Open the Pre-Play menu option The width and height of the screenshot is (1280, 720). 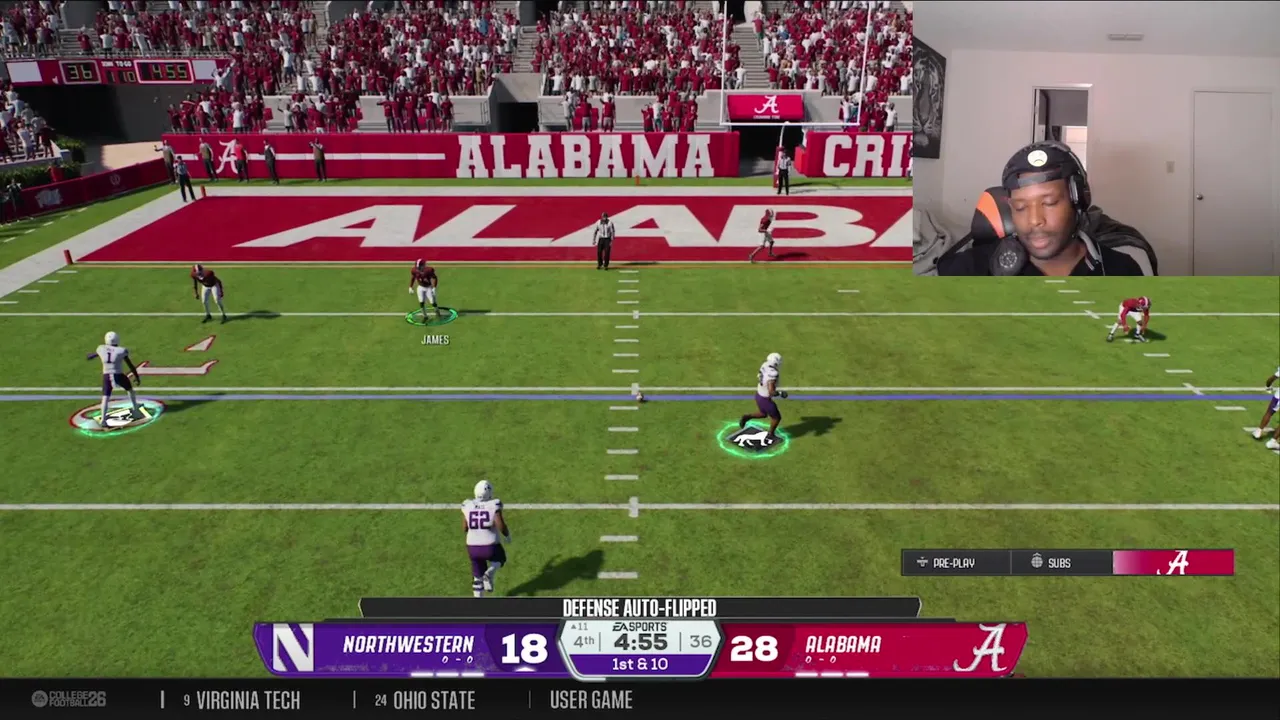[945, 563]
